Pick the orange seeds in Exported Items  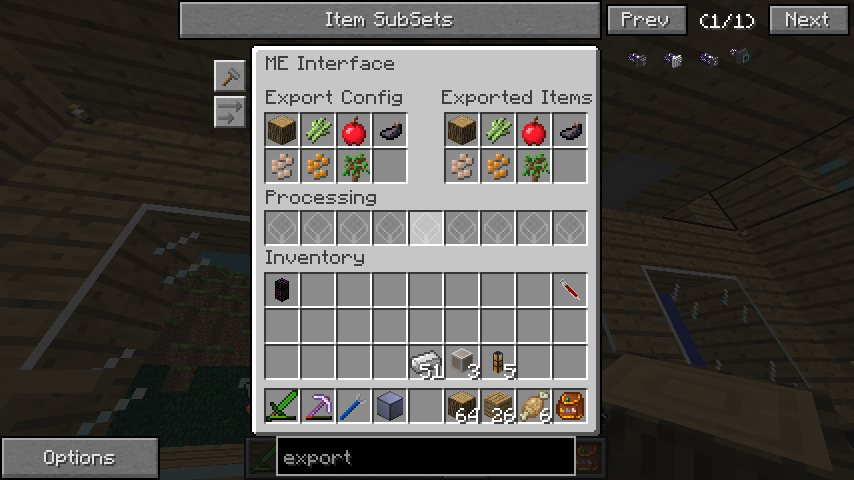(x=498, y=166)
